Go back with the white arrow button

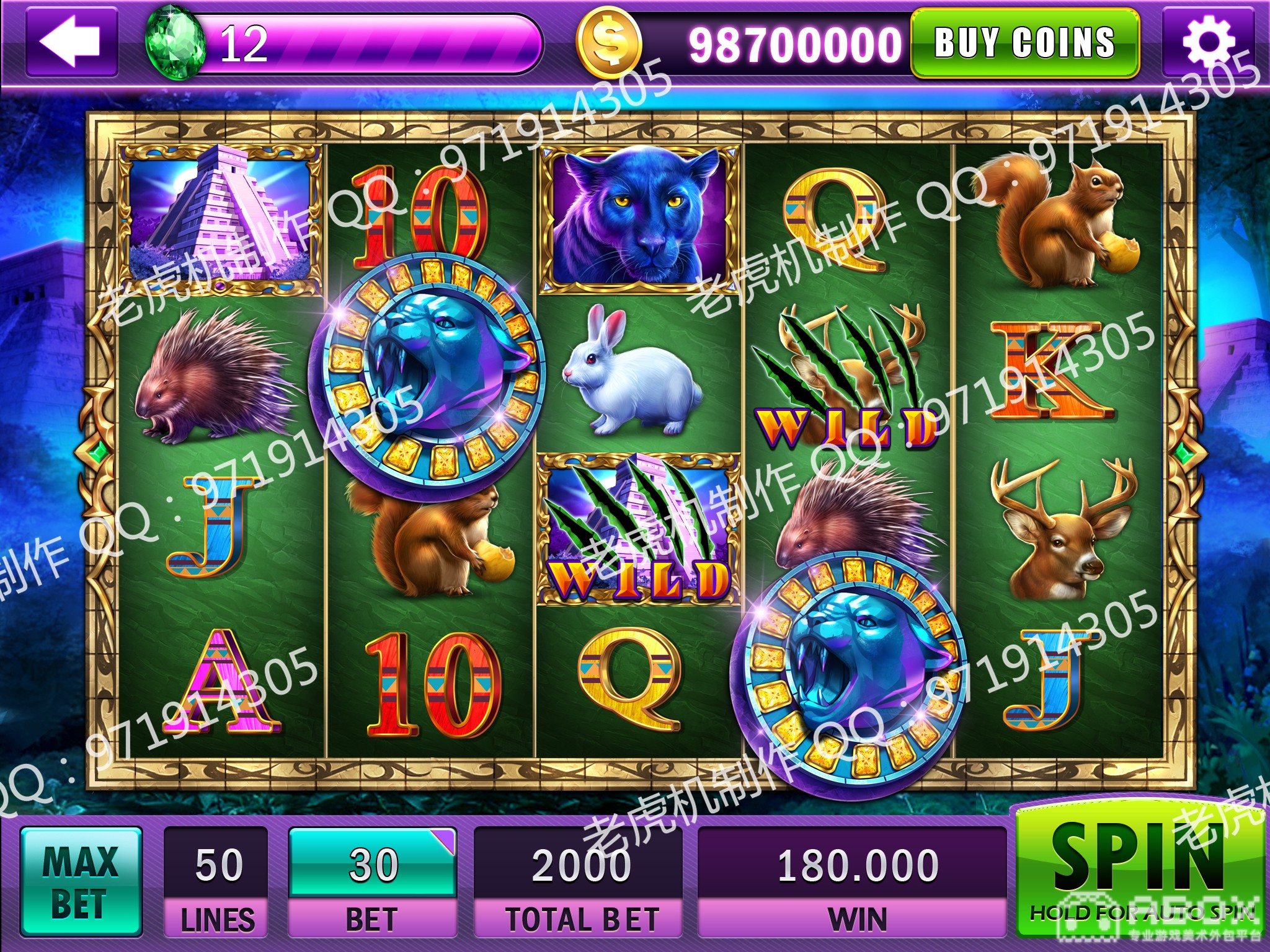pyautogui.click(x=71, y=43)
